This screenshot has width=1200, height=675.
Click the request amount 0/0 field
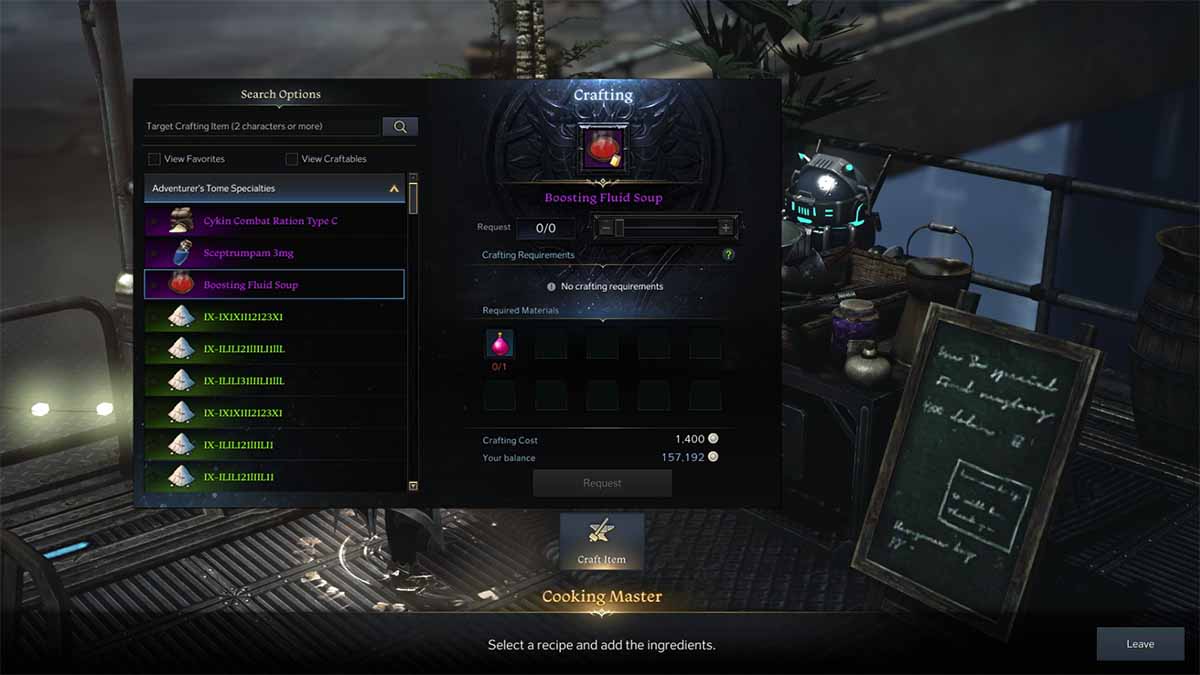click(545, 228)
